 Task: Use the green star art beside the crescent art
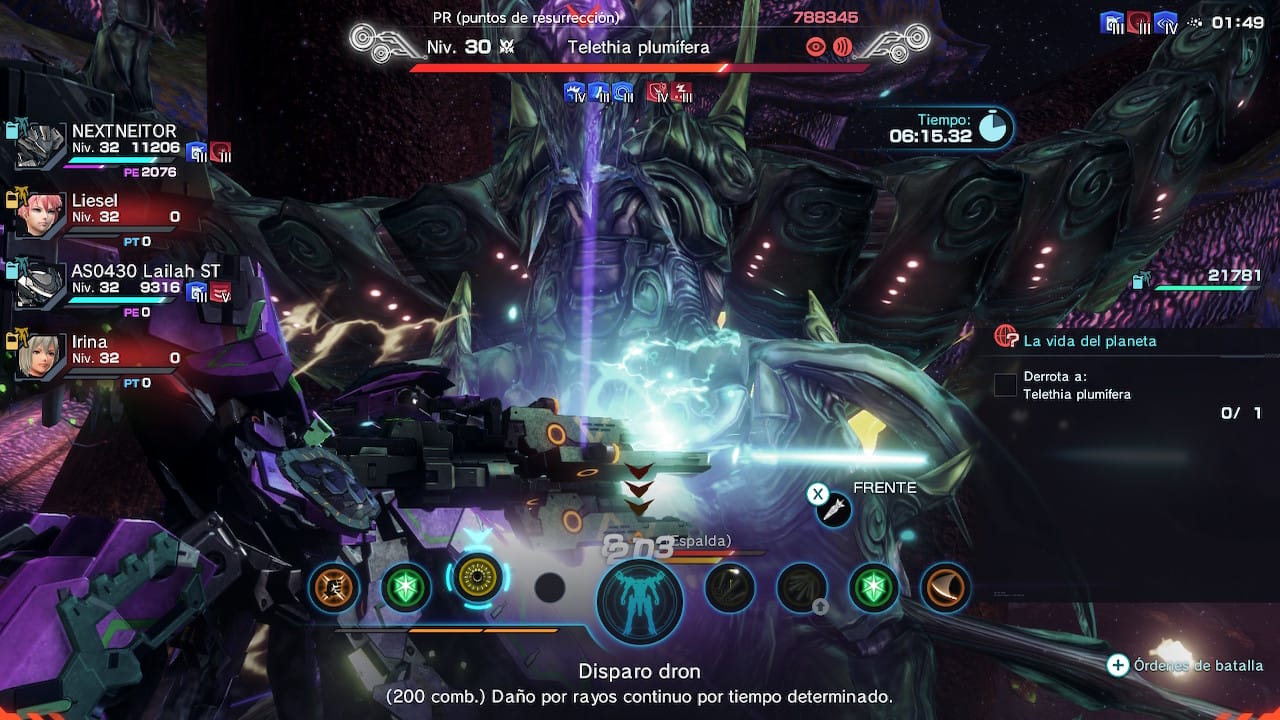(874, 588)
